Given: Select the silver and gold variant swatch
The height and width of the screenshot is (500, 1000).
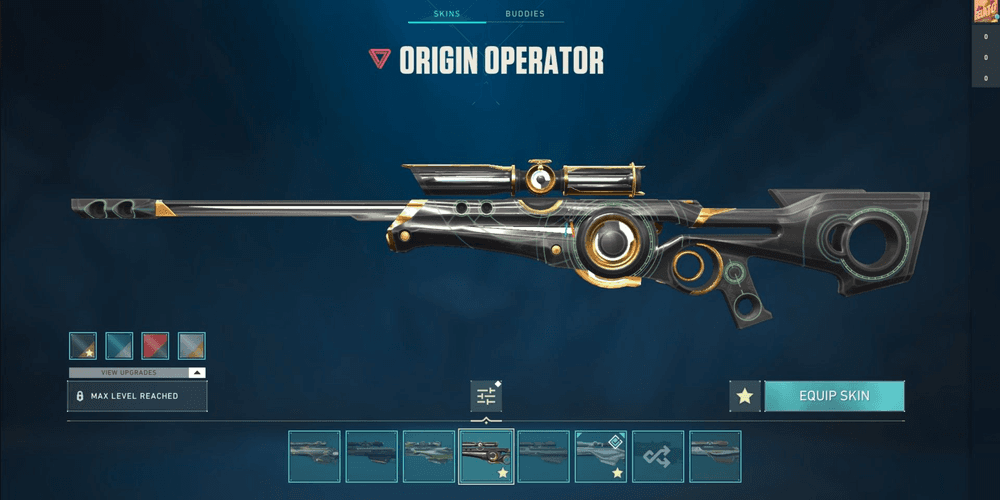Looking at the screenshot, I should click(x=191, y=346).
